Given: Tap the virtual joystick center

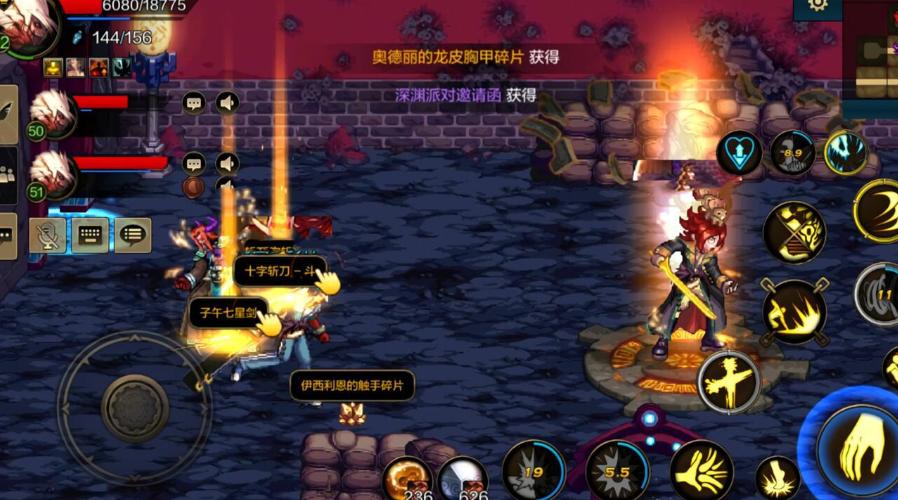Looking at the screenshot, I should (x=134, y=406).
